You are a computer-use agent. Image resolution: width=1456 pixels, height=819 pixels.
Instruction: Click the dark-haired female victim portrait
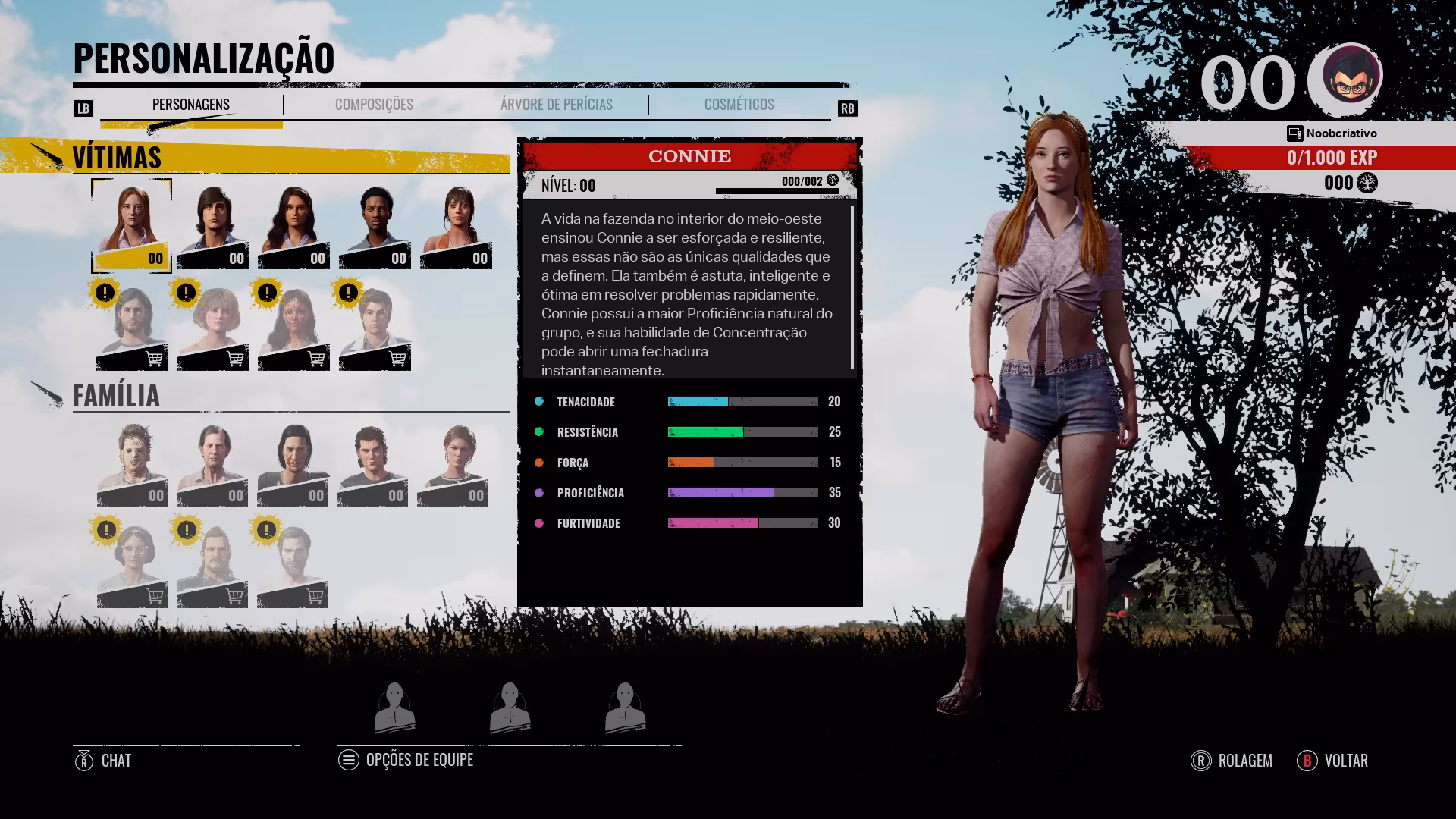[x=293, y=224]
